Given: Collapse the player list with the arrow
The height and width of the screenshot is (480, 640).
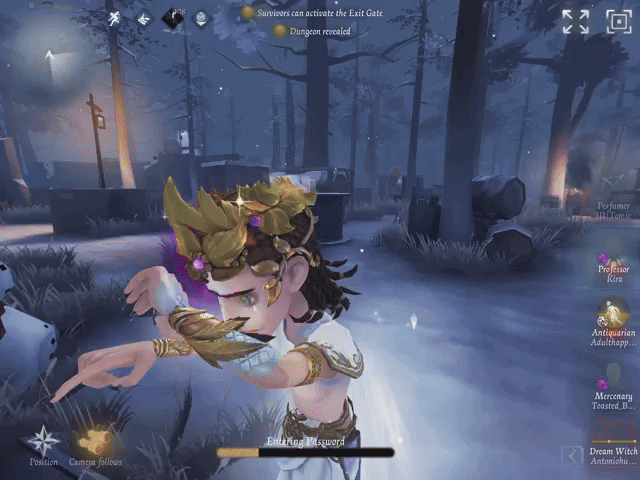Looking at the screenshot, I should [571, 456].
